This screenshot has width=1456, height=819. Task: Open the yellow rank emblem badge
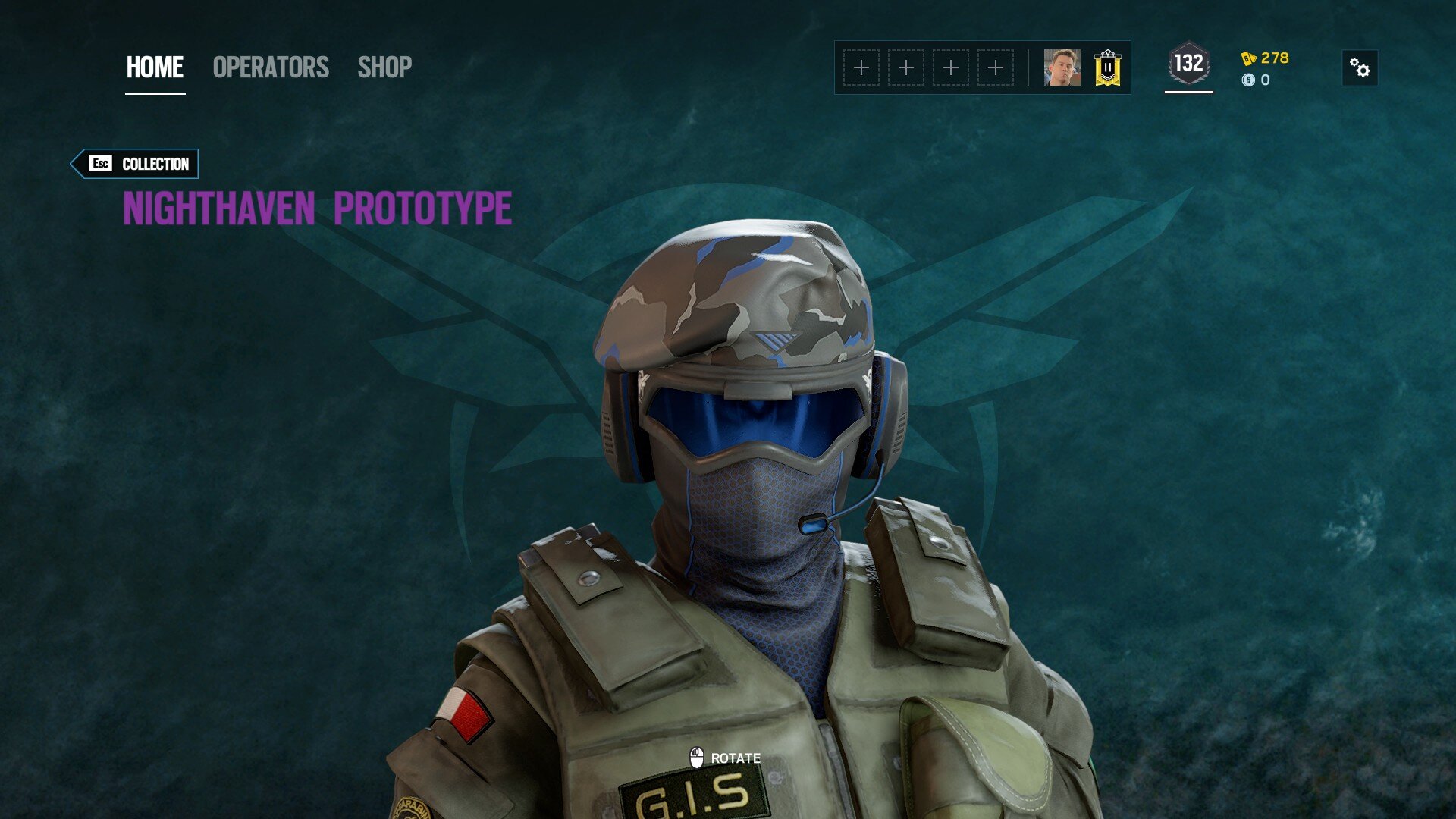[x=1107, y=67]
